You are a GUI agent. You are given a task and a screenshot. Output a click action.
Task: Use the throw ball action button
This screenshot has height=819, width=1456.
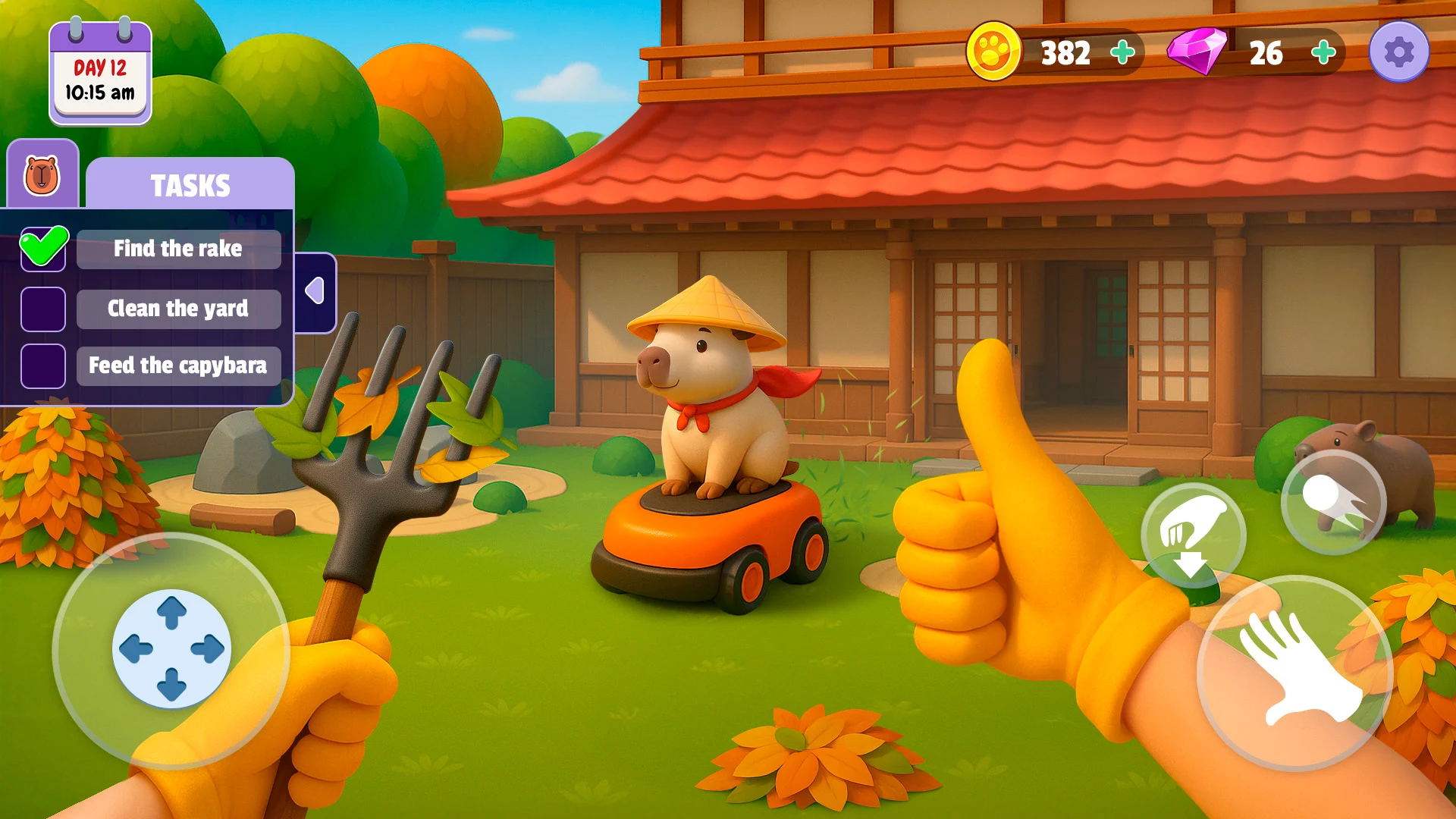[x=1333, y=502]
